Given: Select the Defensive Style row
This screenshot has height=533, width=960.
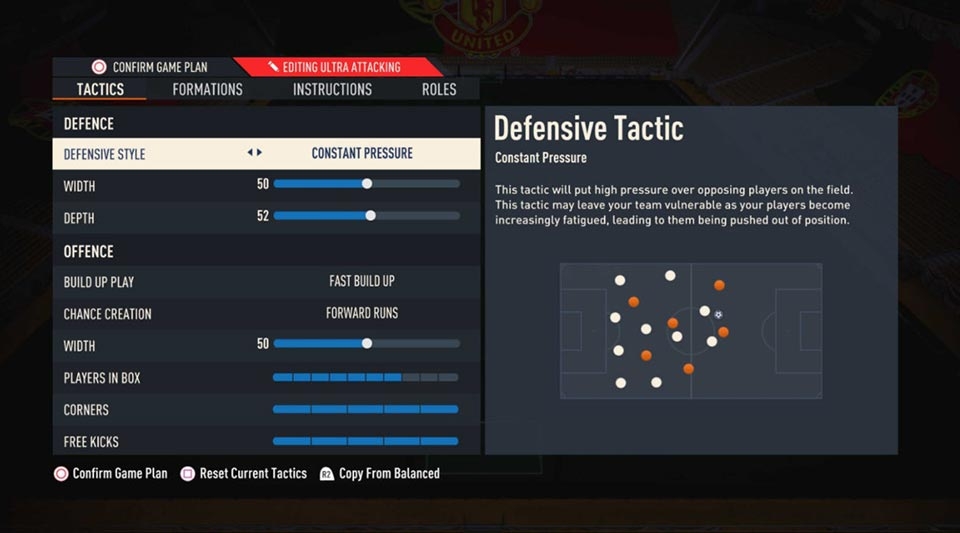Looking at the screenshot, I should 266,154.
